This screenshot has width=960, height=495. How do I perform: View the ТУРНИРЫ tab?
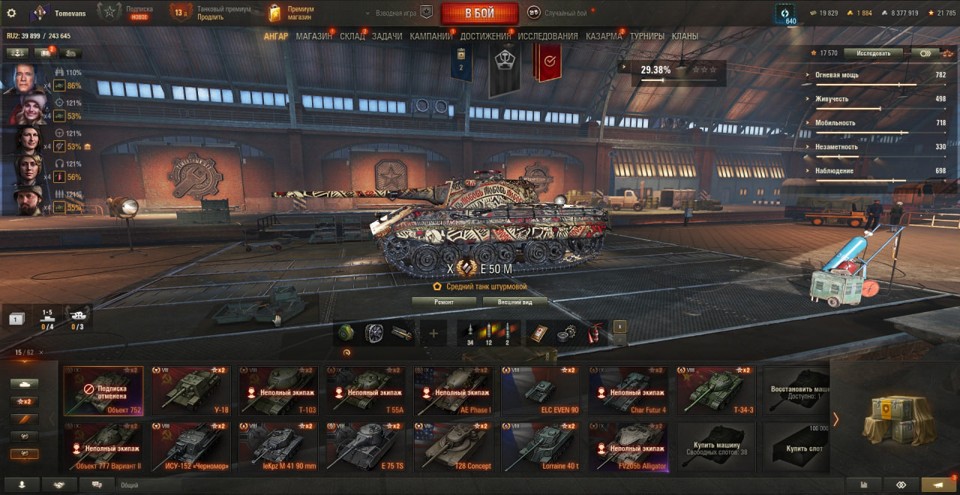tap(647, 36)
